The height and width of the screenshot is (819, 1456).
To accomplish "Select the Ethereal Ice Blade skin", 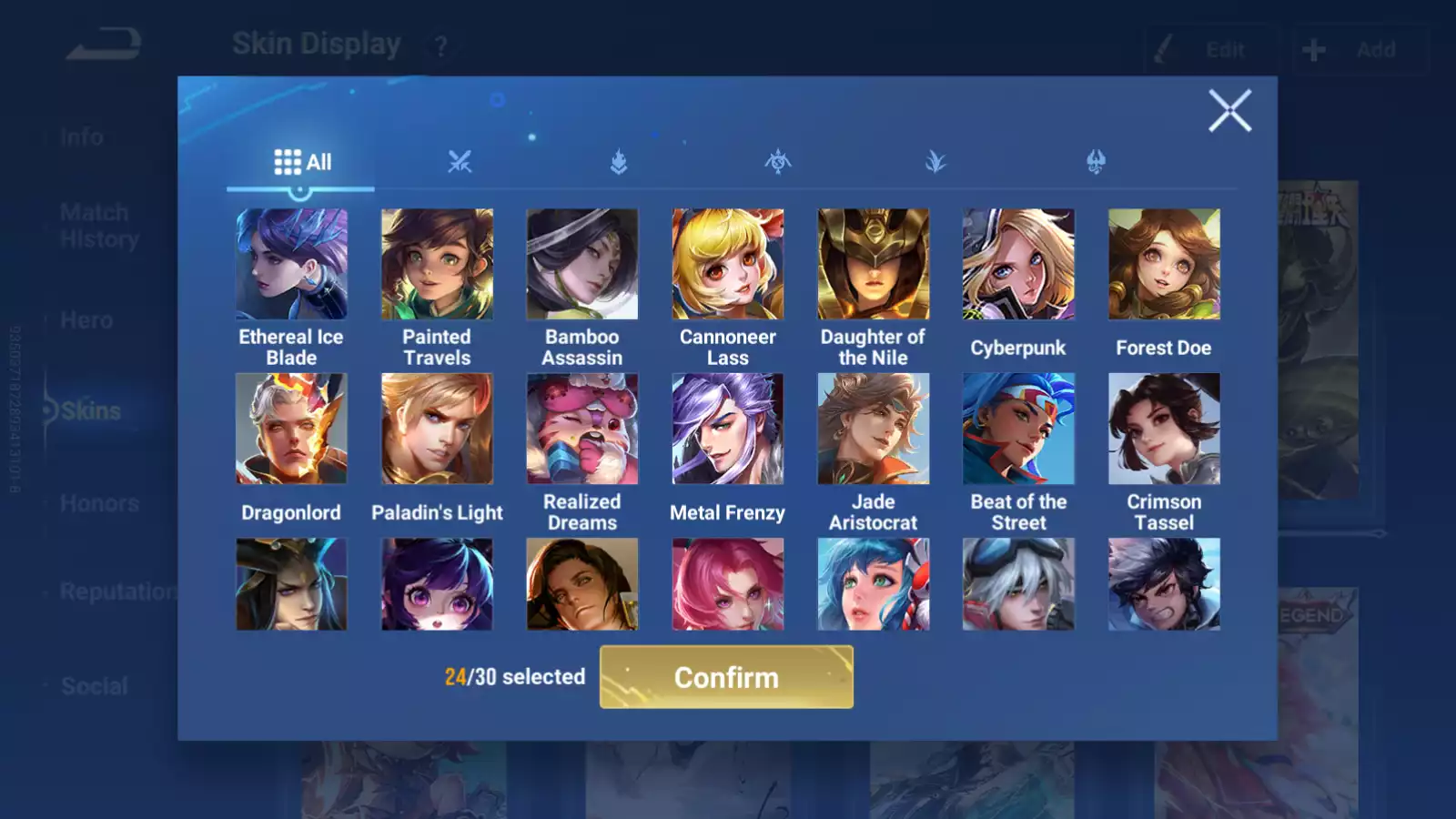I will (x=291, y=264).
